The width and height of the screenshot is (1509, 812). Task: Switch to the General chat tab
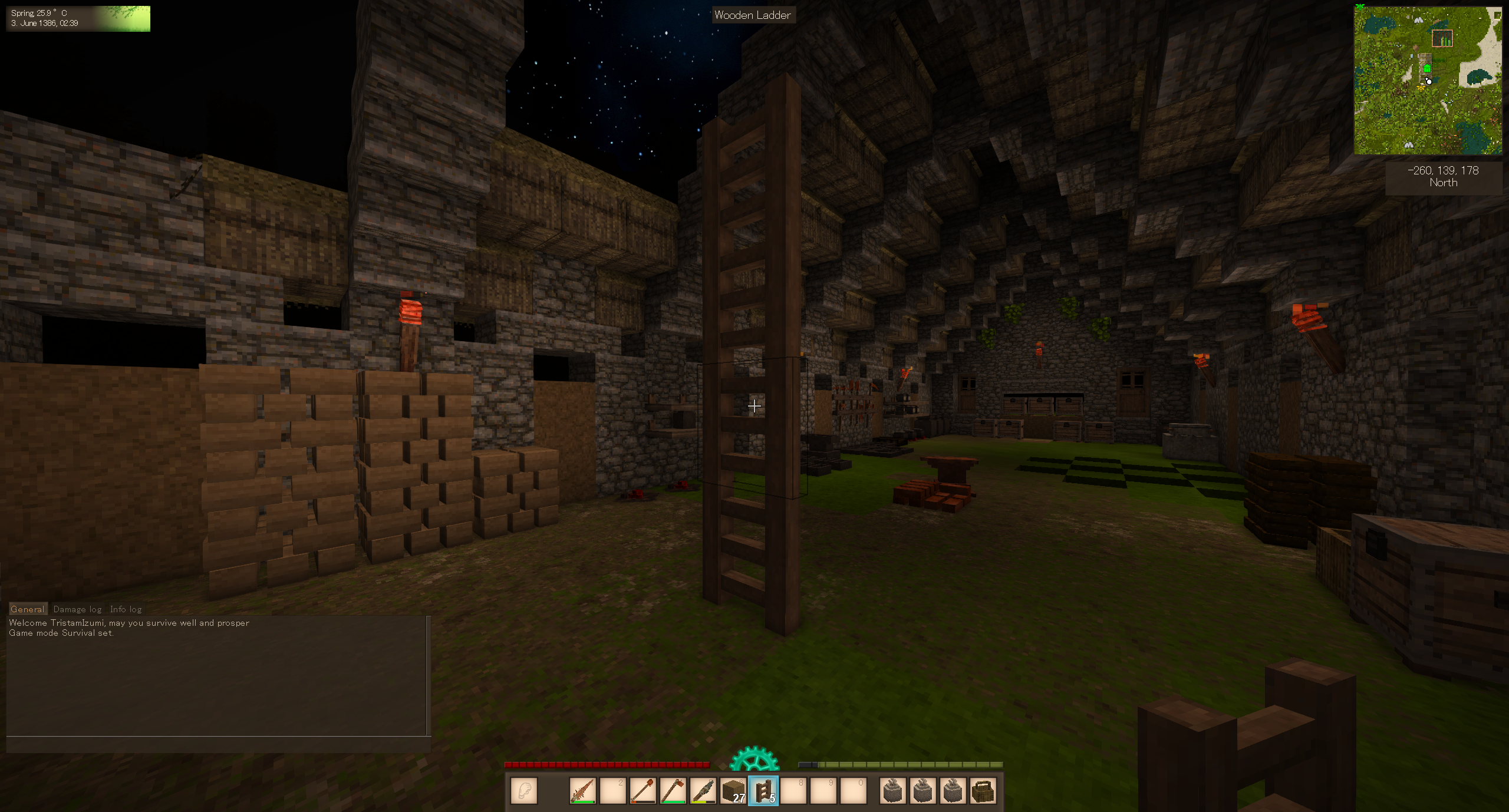27,609
